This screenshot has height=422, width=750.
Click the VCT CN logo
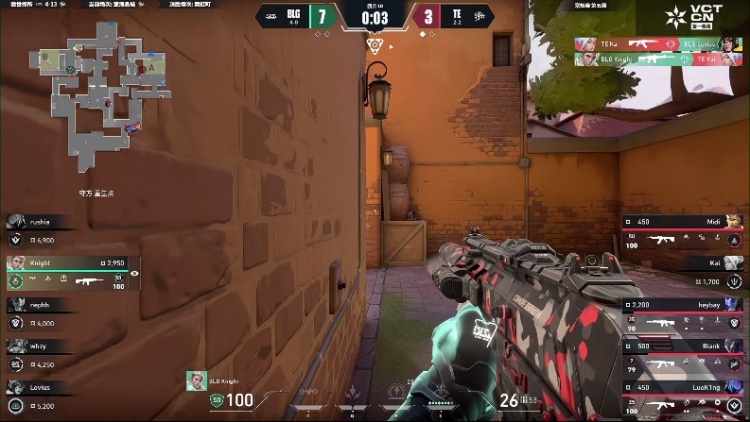pos(709,17)
